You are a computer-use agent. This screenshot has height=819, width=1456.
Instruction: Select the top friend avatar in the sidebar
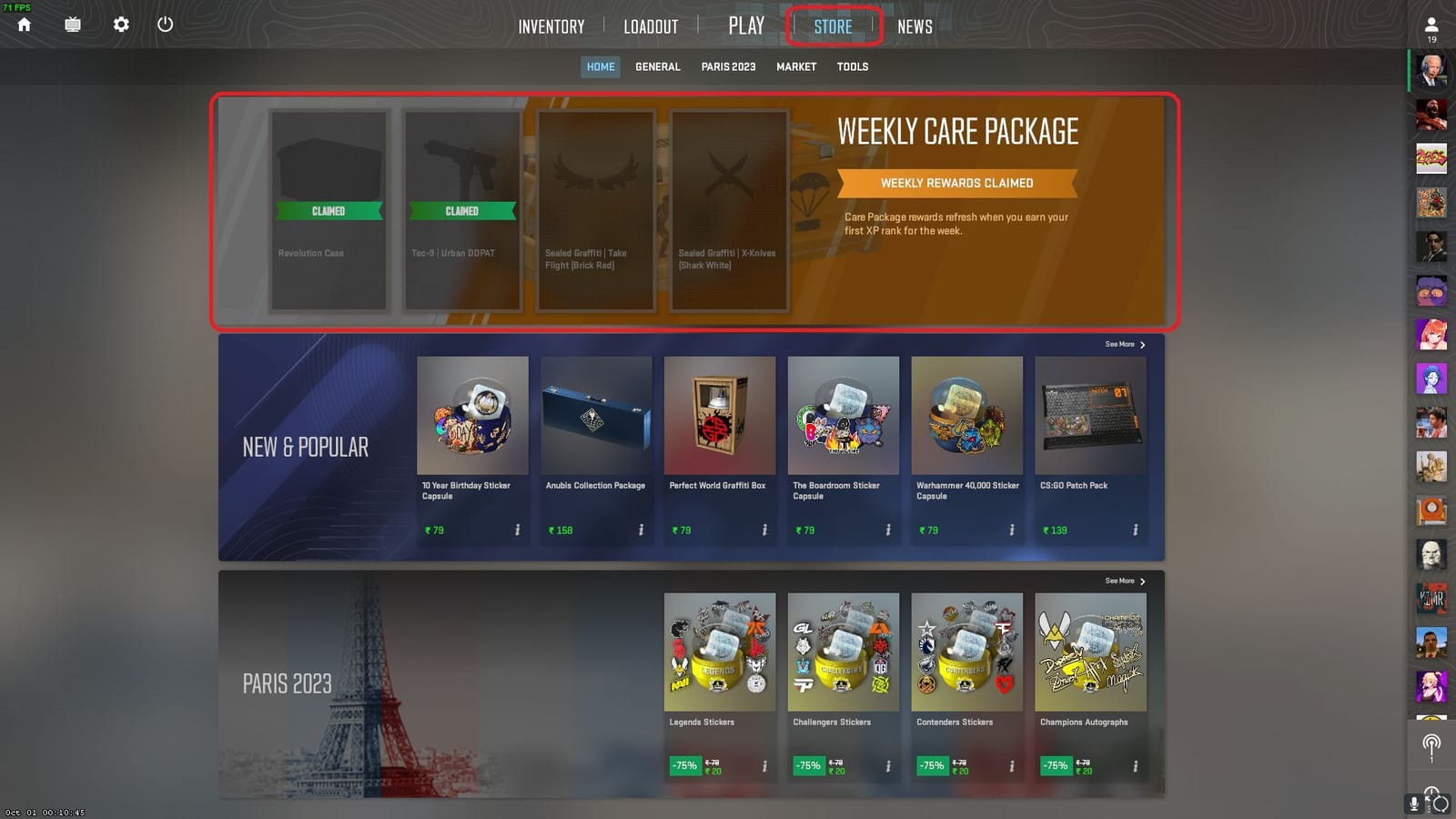tap(1431, 70)
